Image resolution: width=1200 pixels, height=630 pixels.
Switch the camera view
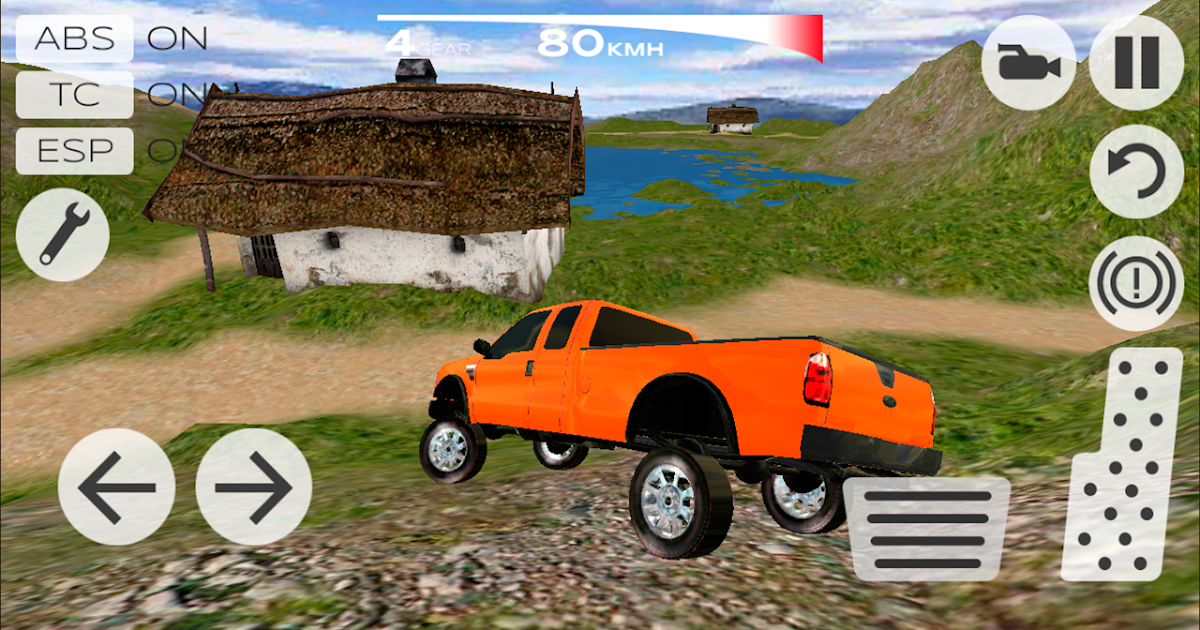click(x=1029, y=63)
